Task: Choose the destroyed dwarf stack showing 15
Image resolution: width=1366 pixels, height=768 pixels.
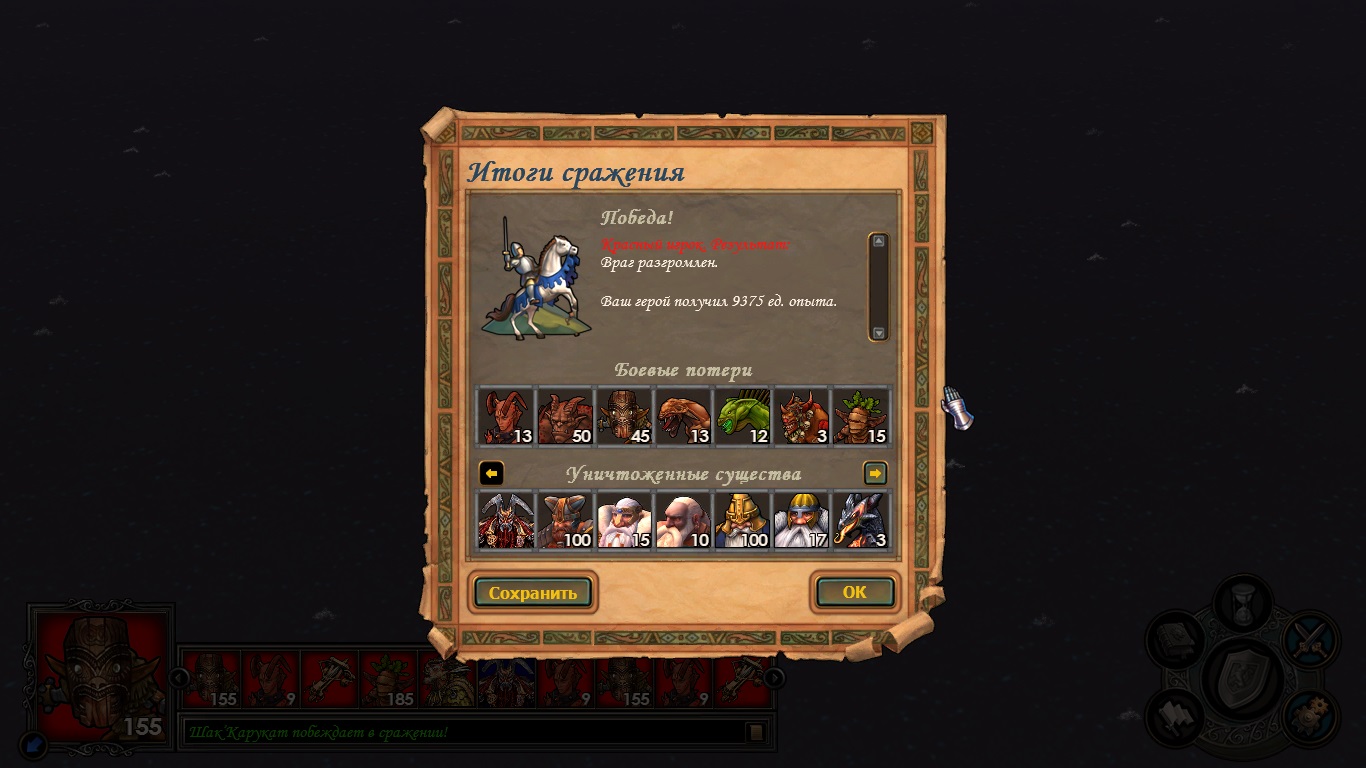Action: [624, 520]
